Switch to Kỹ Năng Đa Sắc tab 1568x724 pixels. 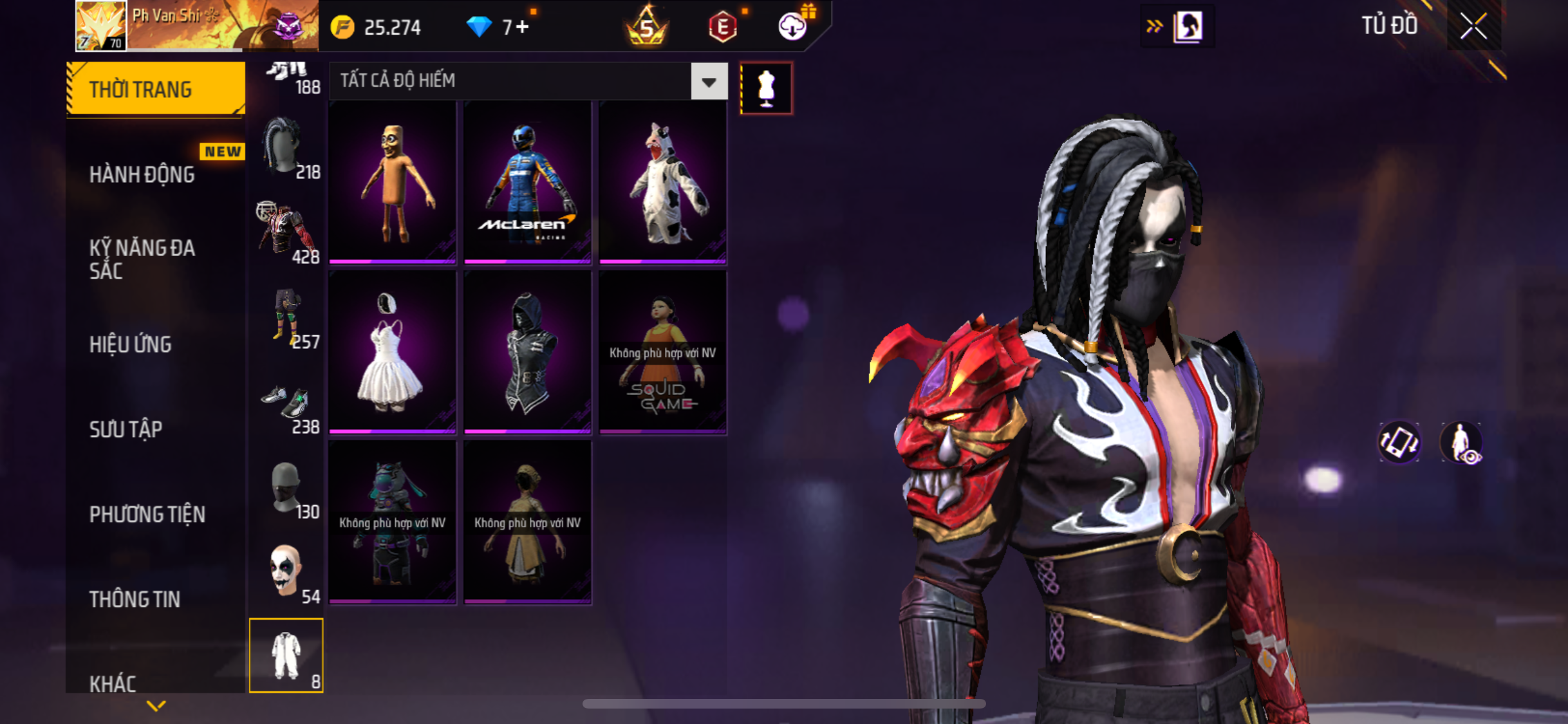click(x=142, y=259)
